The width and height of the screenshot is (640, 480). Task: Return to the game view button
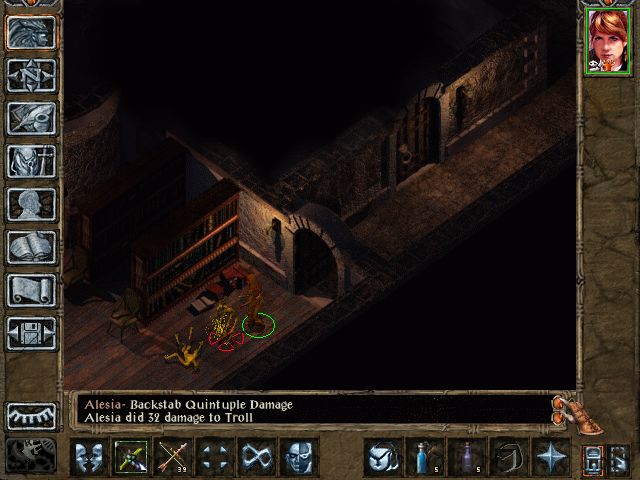(31, 33)
